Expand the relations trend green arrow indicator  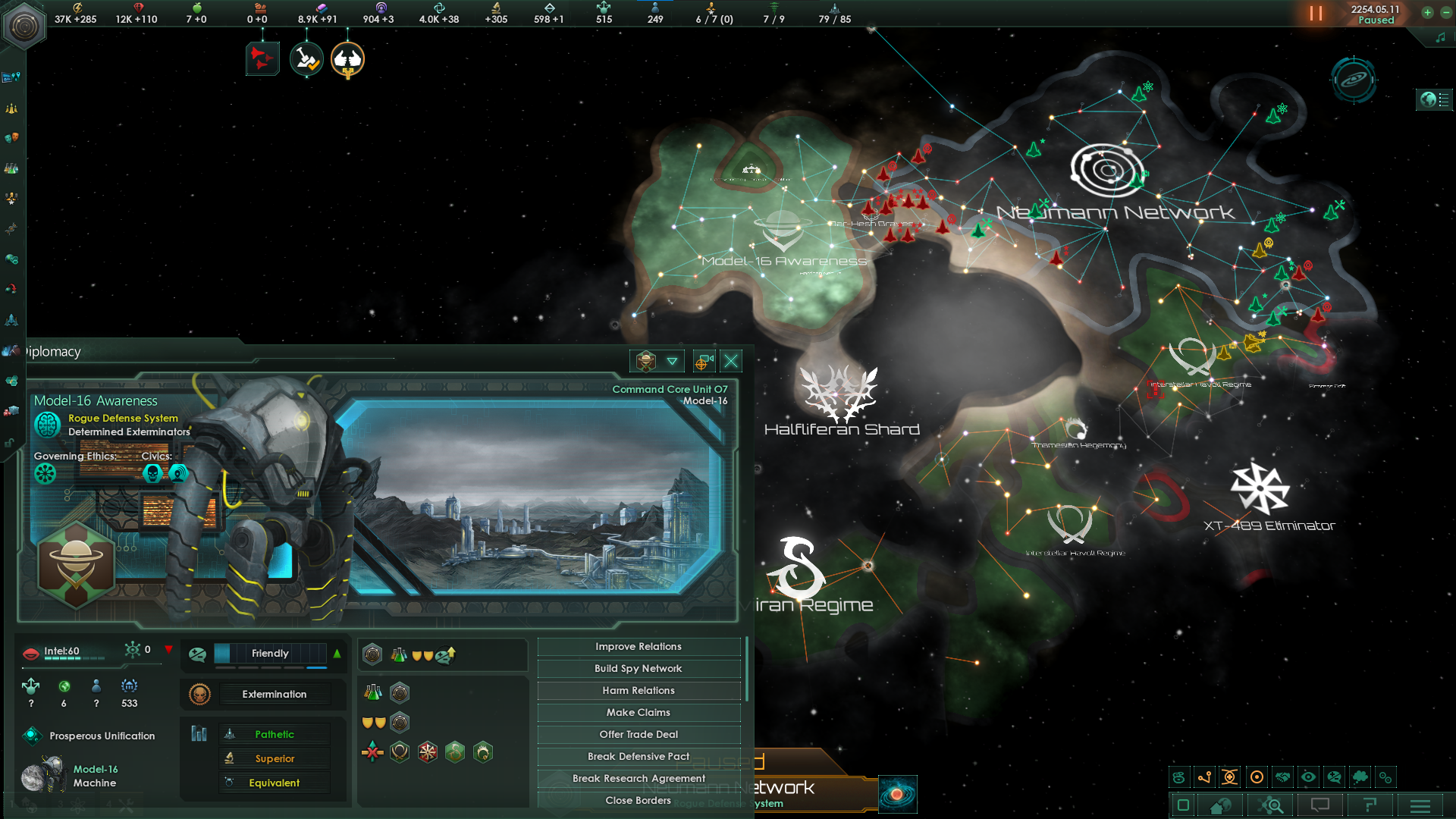(x=336, y=654)
